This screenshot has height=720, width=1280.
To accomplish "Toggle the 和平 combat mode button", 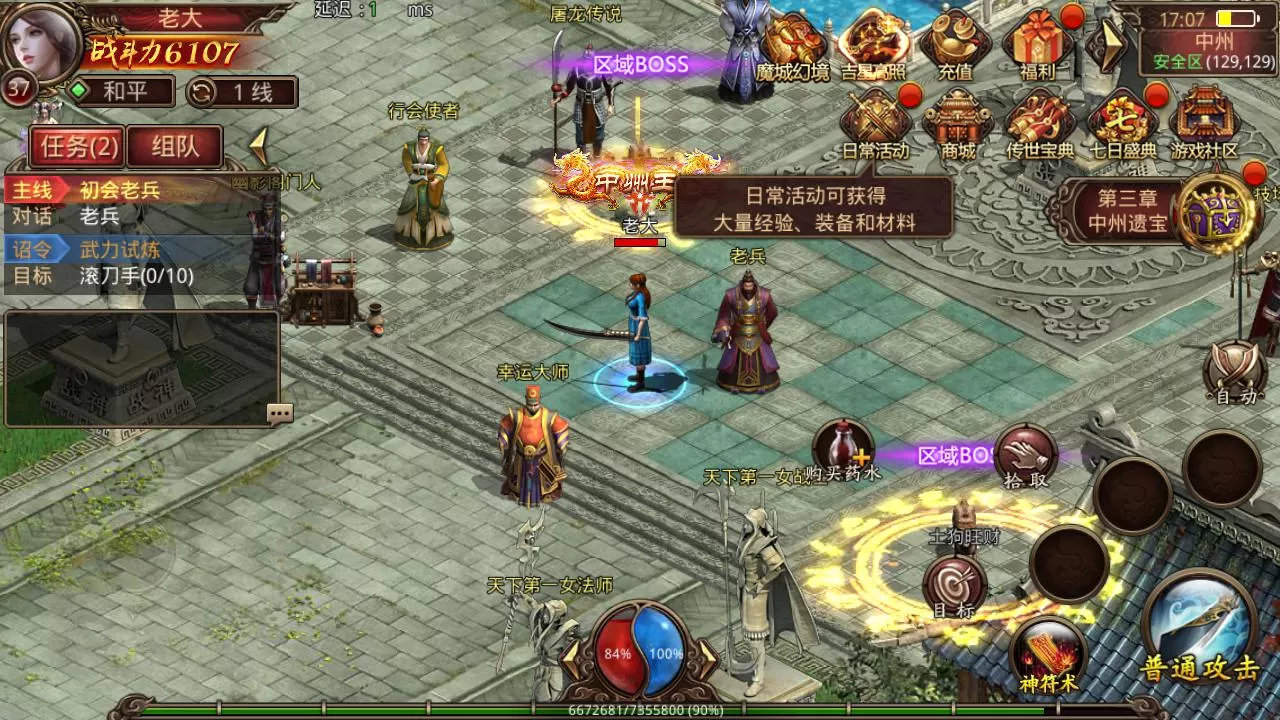I will click(x=118, y=92).
